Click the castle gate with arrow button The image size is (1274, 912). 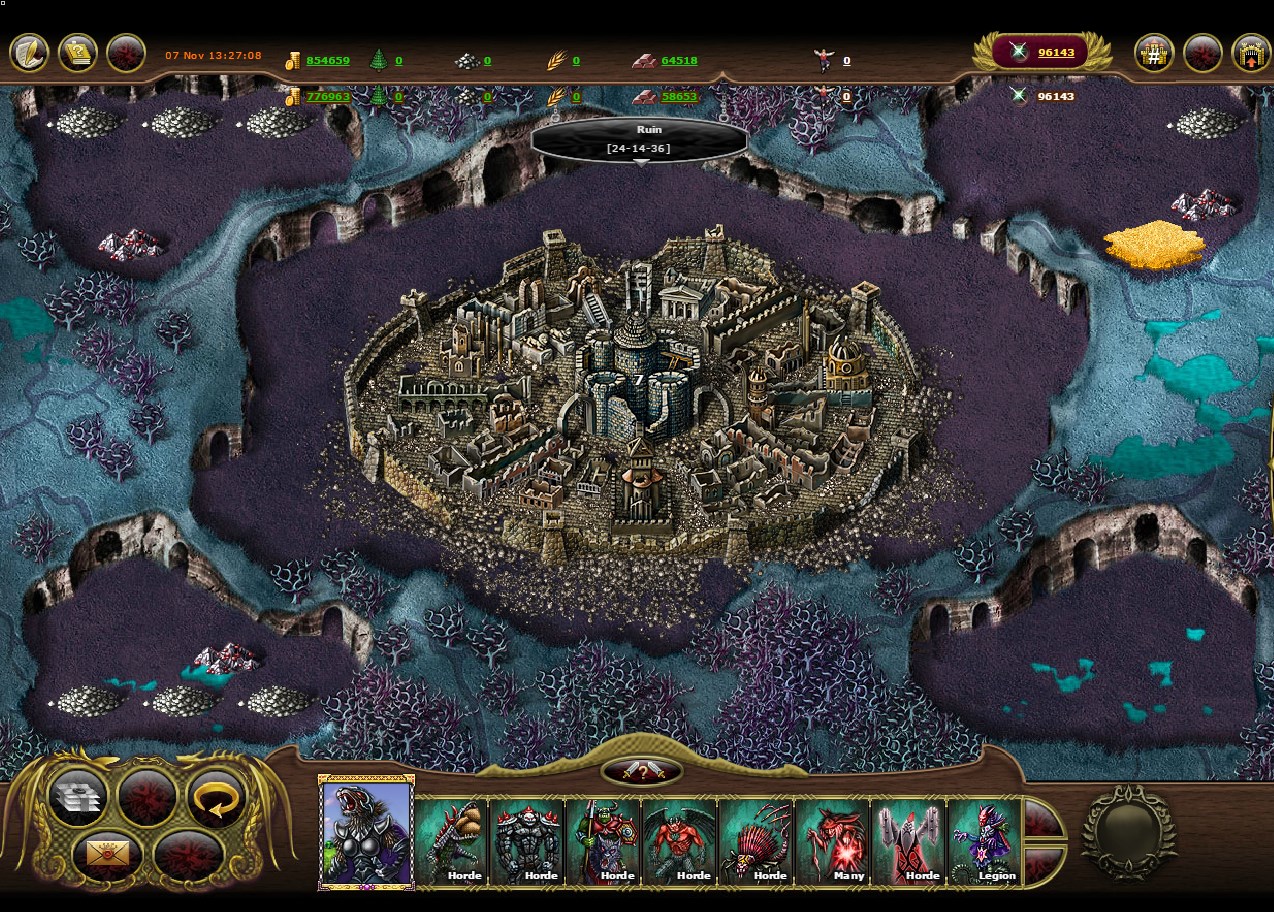click(1250, 54)
